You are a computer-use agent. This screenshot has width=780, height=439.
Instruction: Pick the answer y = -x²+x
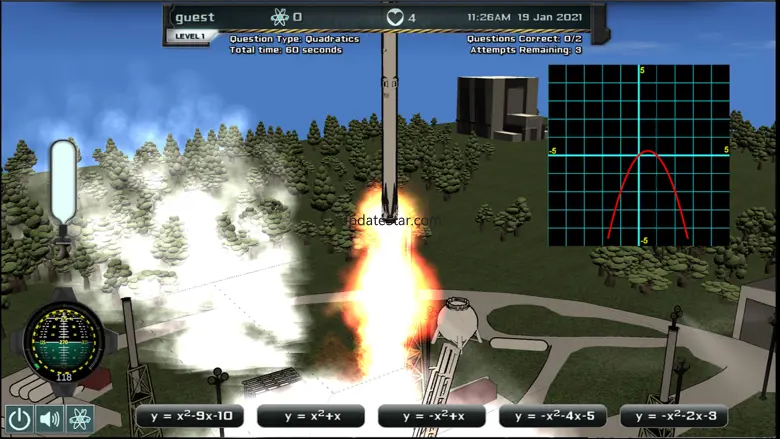pos(431,416)
